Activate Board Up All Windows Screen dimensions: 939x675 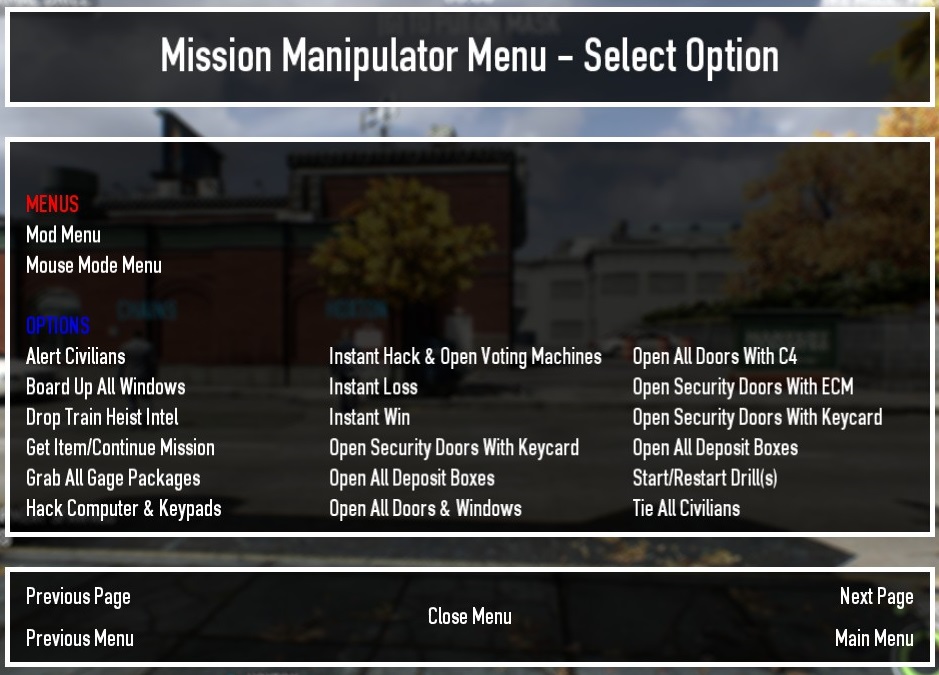pyautogui.click(x=105, y=387)
